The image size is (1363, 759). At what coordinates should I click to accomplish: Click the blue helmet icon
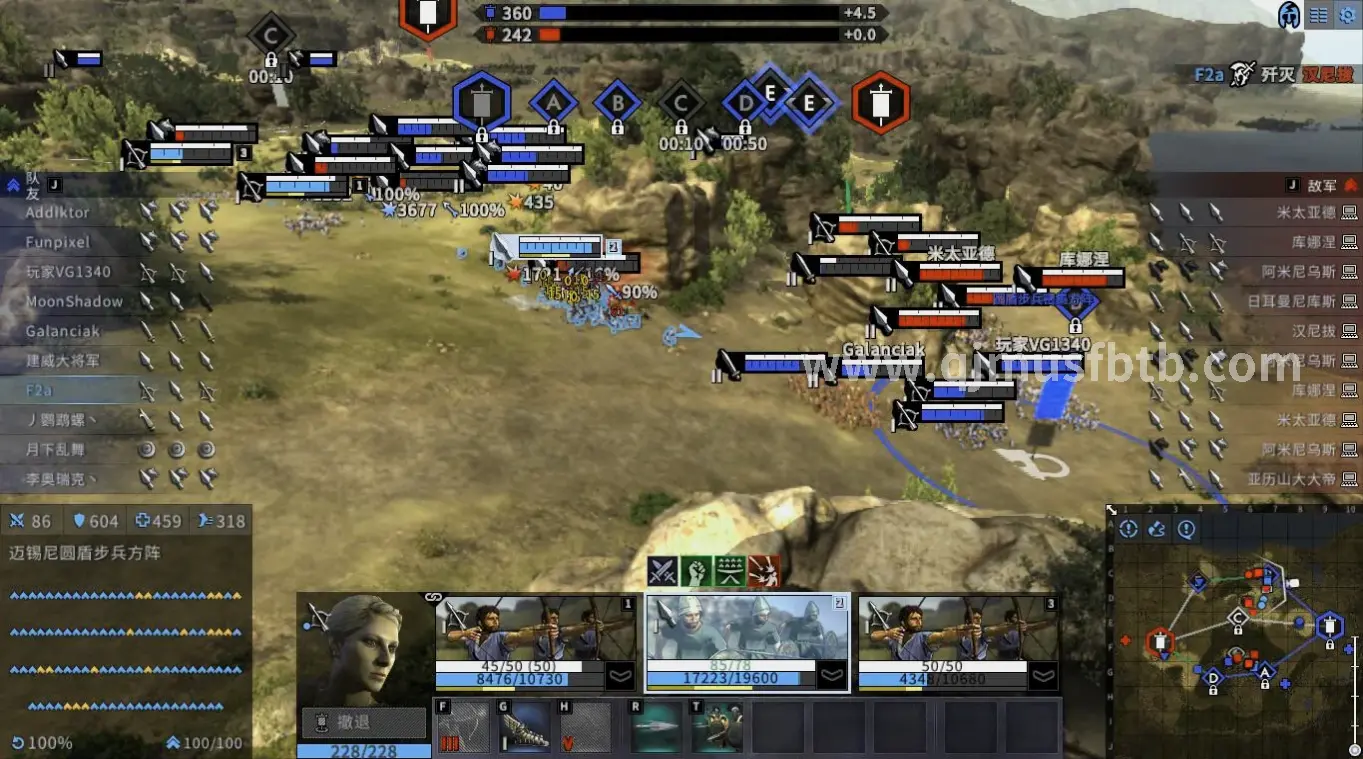pos(1290,15)
